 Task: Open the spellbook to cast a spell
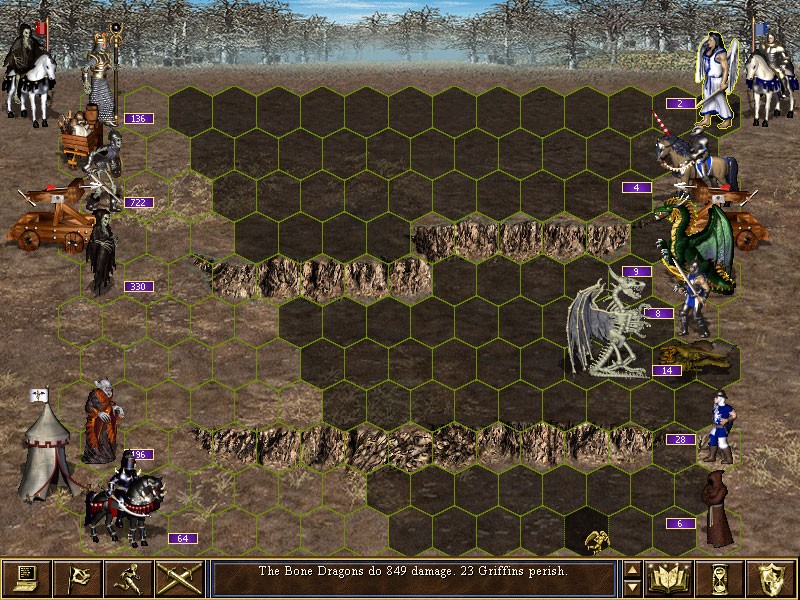click(670, 578)
